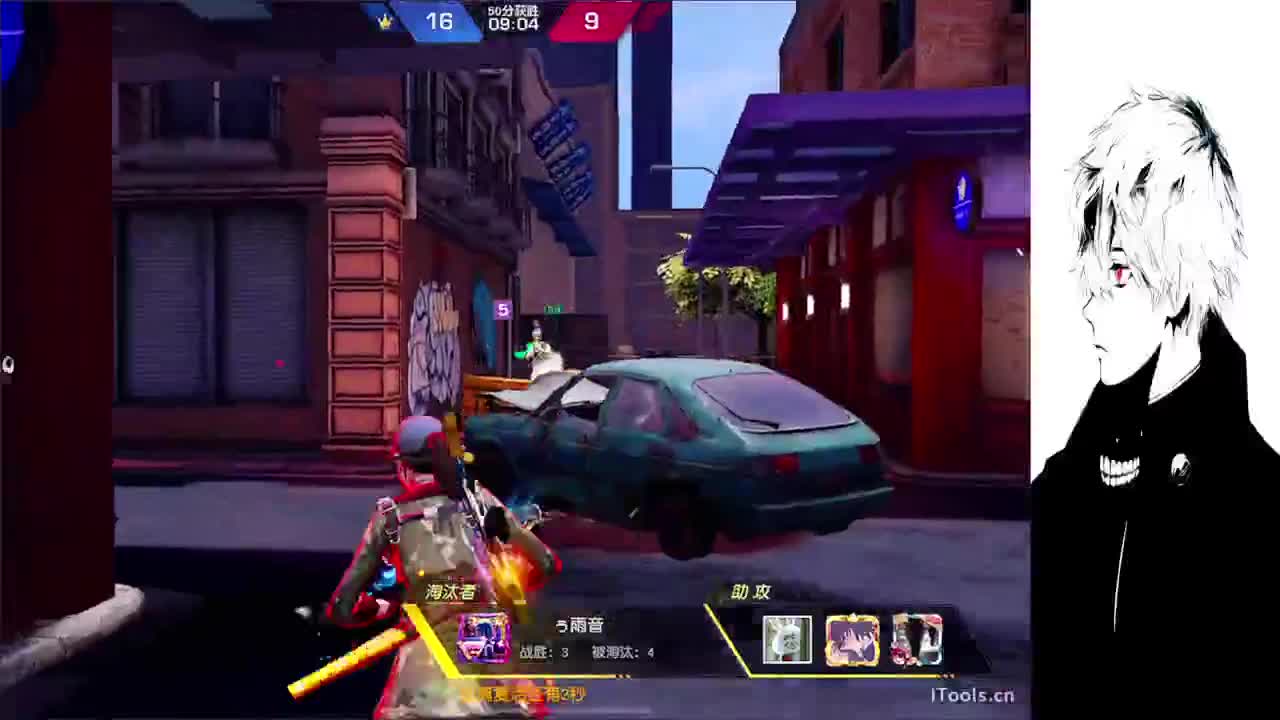Select the rabbit assist avatar icon
This screenshot has width=1280, height=720.
pos(788,638)
